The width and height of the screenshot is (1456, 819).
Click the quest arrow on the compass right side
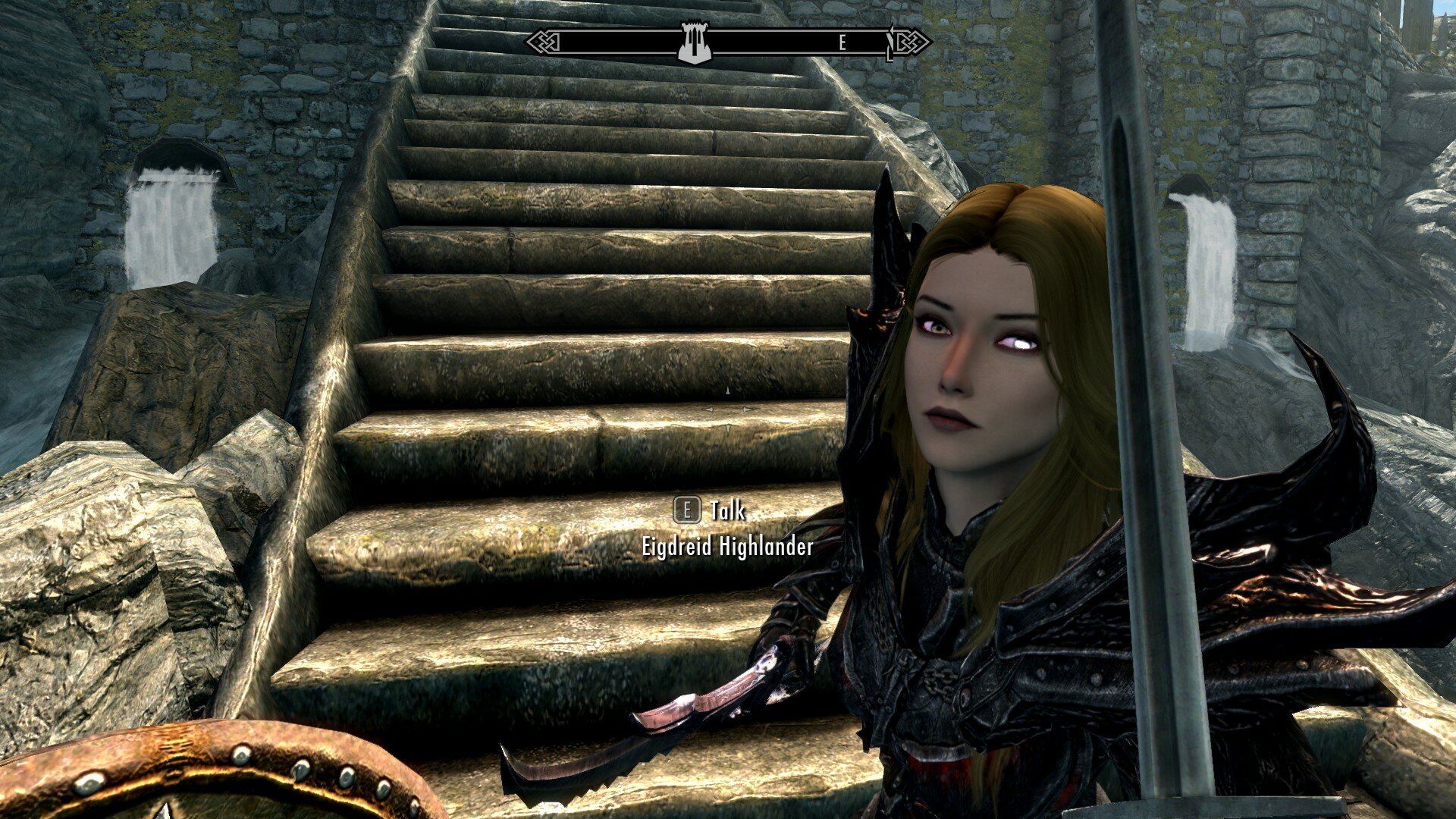tap(891, 42)
